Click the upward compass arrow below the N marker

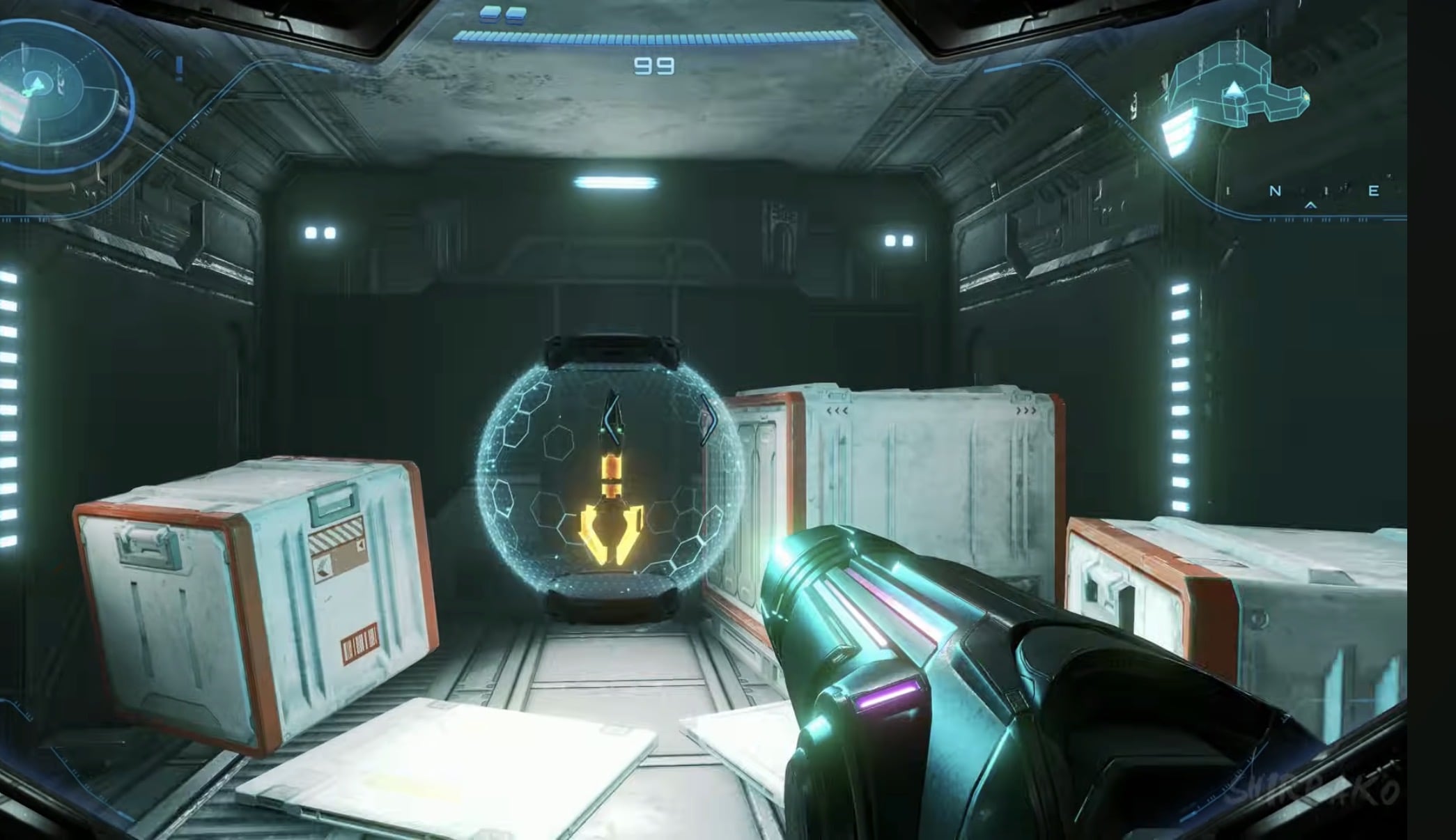tap(1310, 206)
